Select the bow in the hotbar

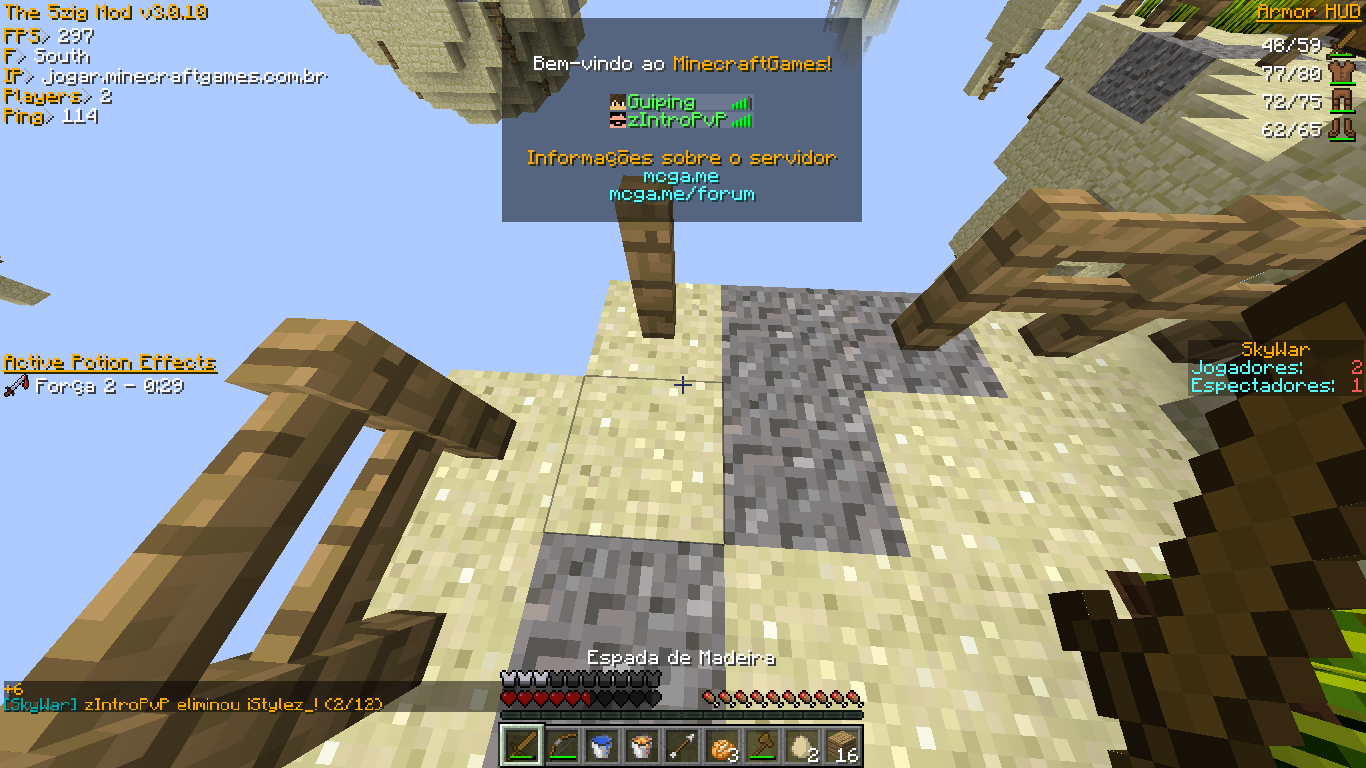click(x=561, y=746)
